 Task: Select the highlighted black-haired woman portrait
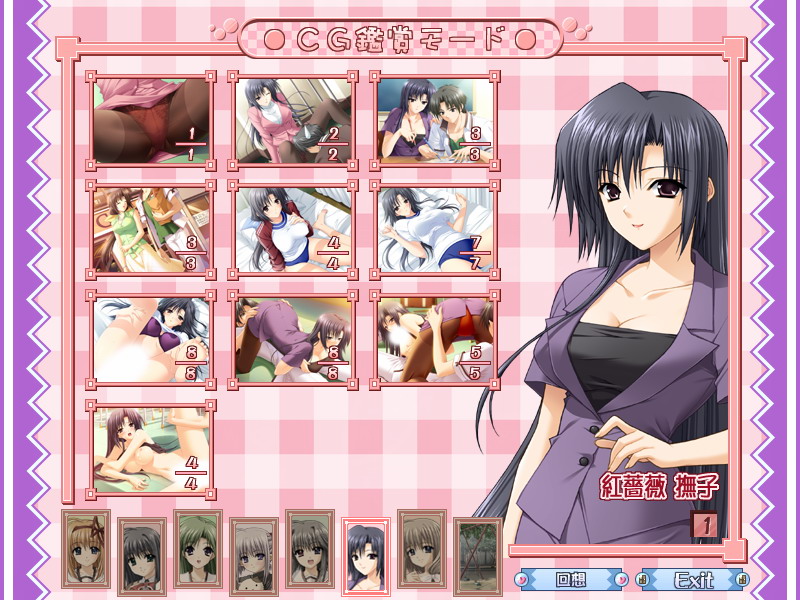365,555
